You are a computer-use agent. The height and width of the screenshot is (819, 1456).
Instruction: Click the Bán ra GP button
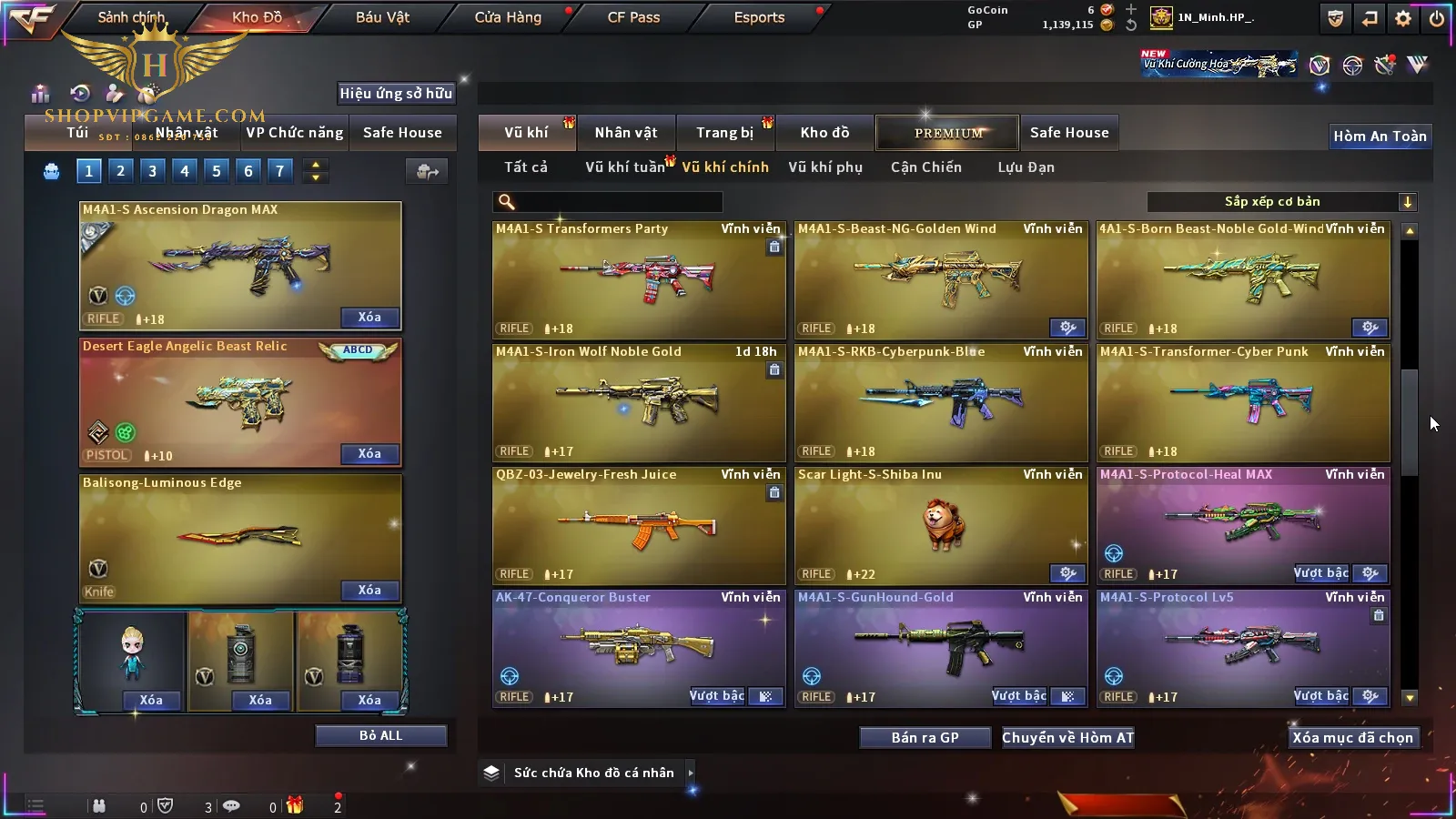click(925, 738)
